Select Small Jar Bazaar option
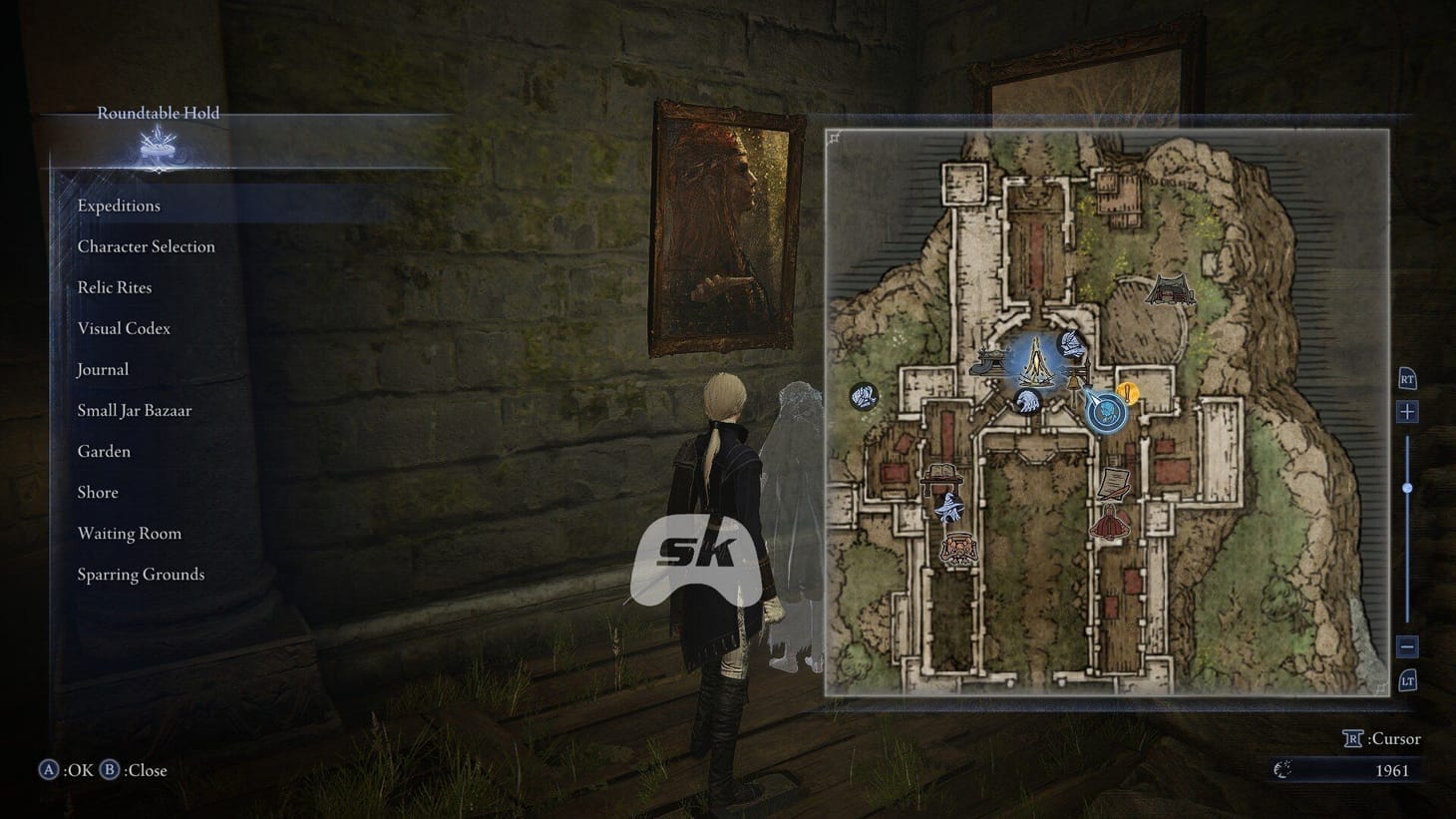Image resolution: width=1456 pixels, height=819 pixels. tap(134, 410)
